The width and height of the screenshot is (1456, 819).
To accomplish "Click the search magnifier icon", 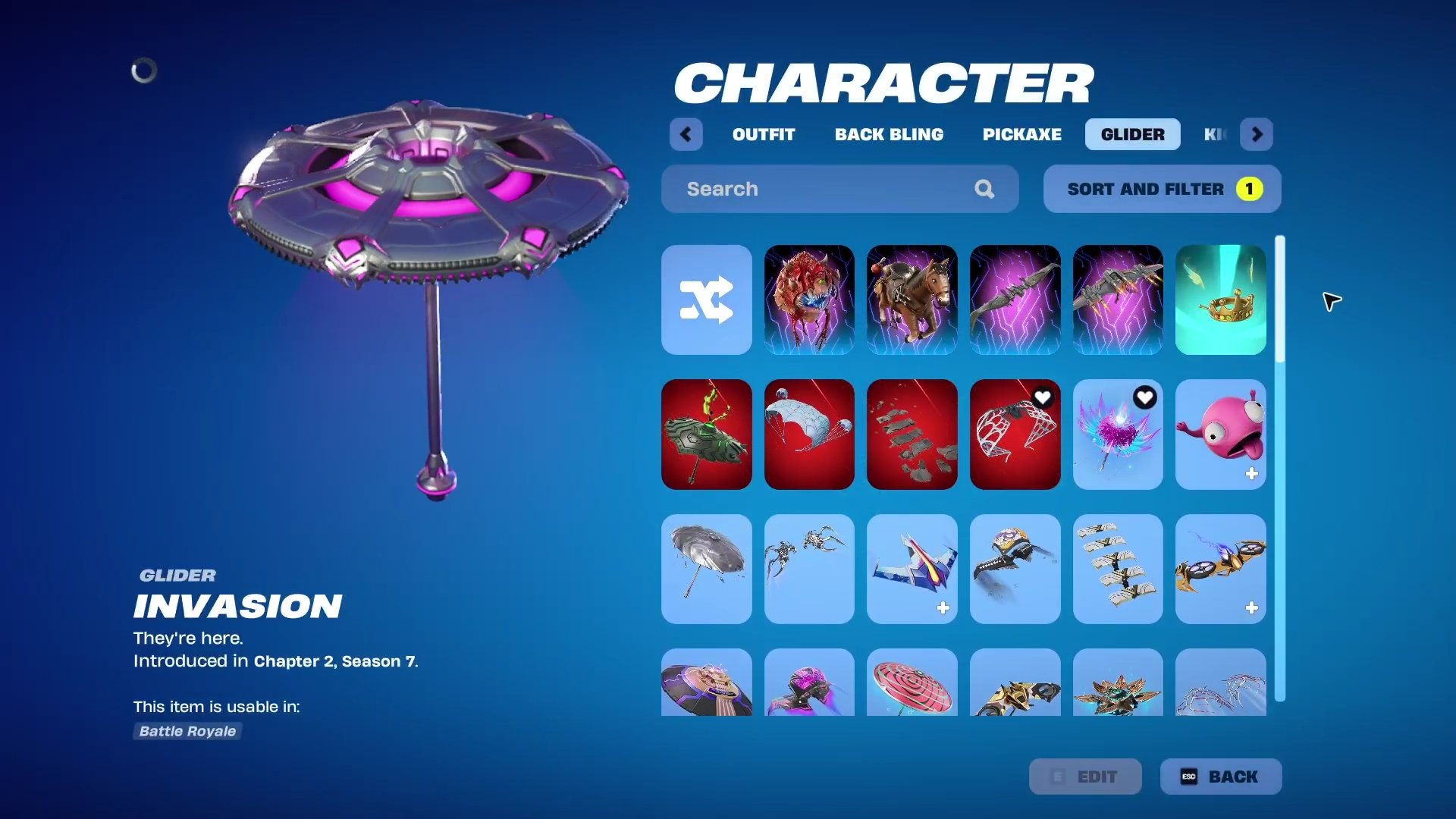I will pos(984,188).
